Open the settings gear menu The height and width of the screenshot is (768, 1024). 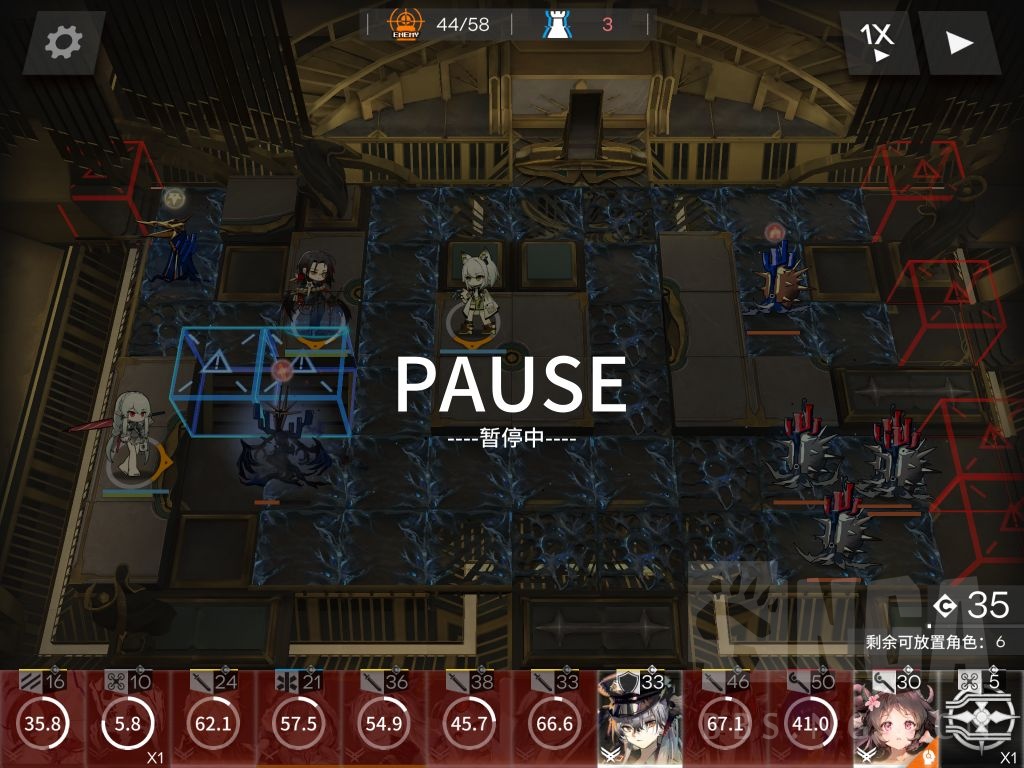[63, 41]
